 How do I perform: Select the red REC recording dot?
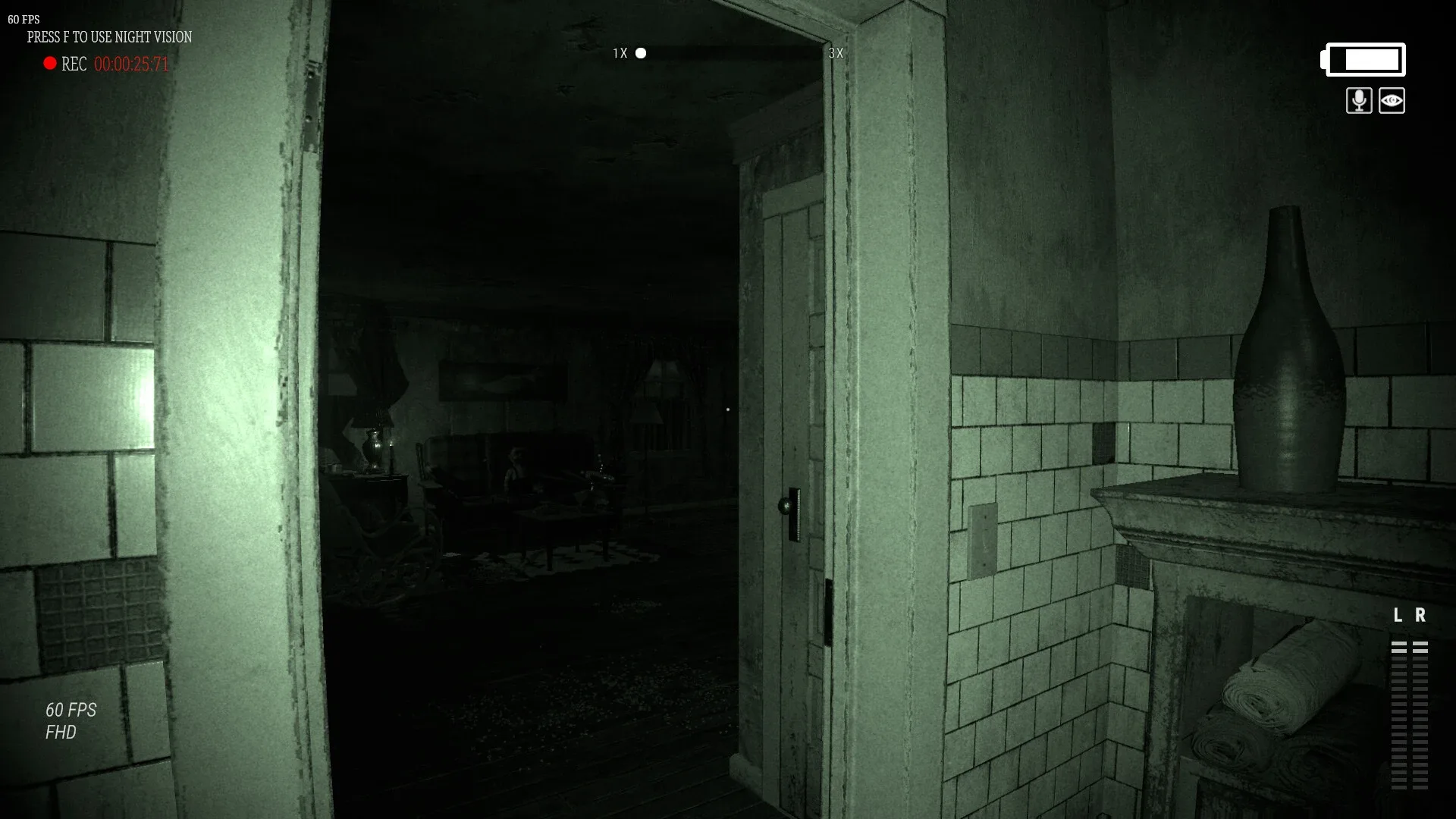49,64
